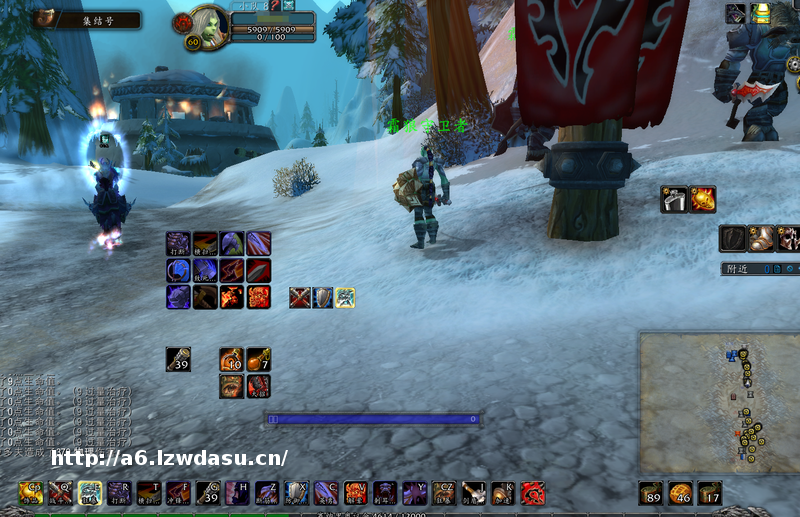The image size is (800, 517).
Task: Switch to the shield defensive stance icon
Action: pos(322,297)
